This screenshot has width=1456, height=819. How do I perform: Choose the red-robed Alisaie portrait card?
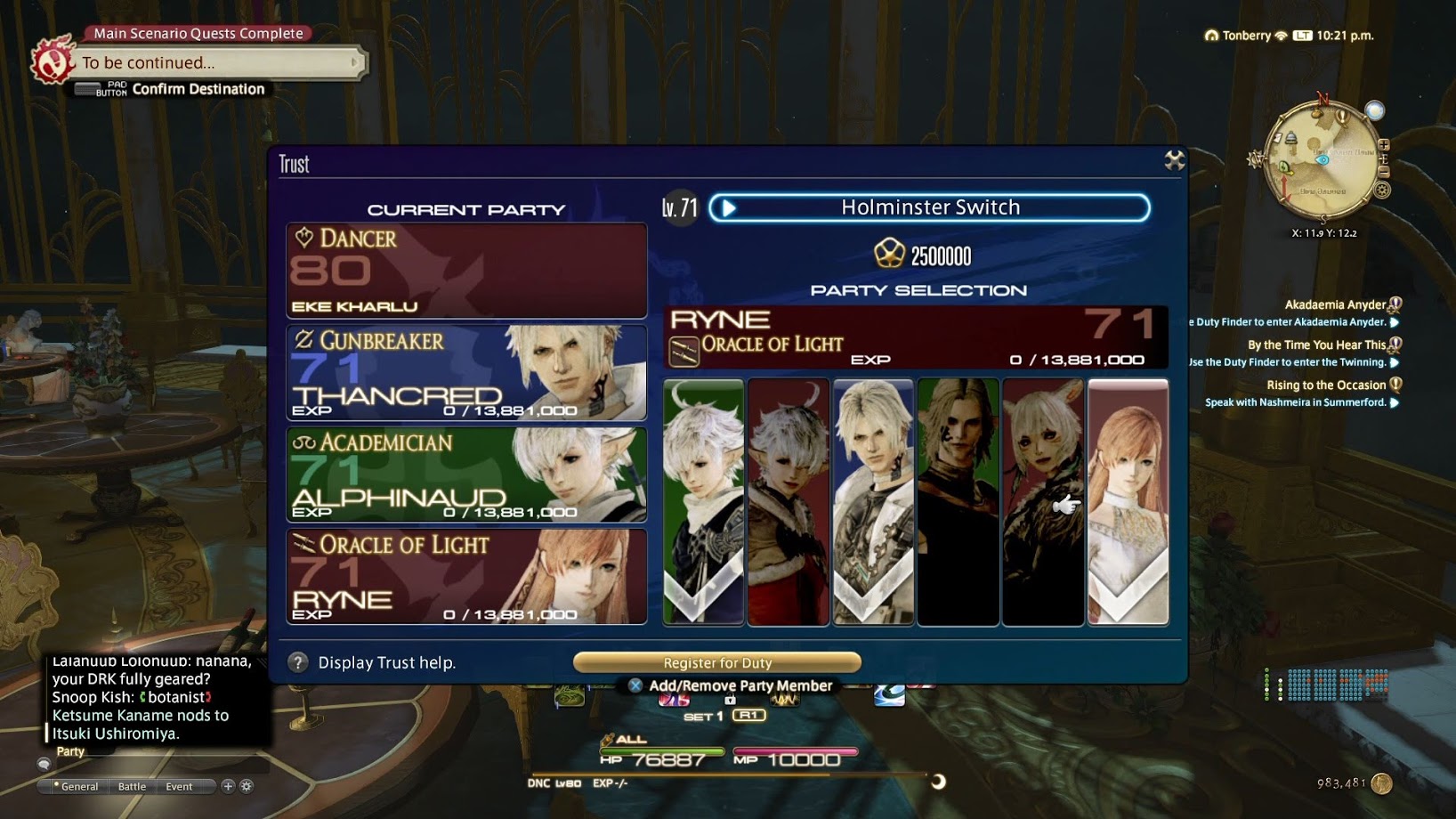tap(789, 501)
